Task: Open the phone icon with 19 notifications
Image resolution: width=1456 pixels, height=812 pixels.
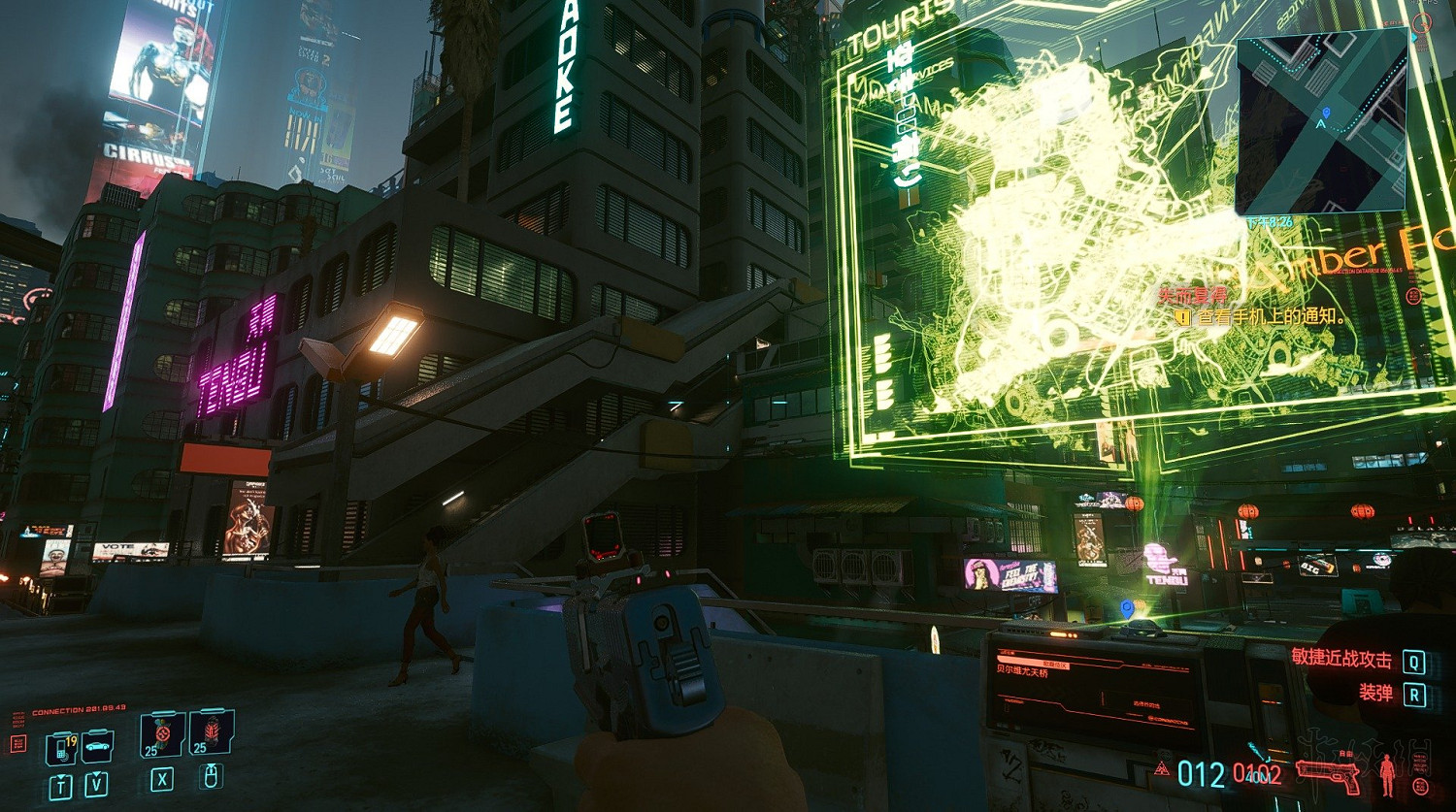Action: pos(61,748)
